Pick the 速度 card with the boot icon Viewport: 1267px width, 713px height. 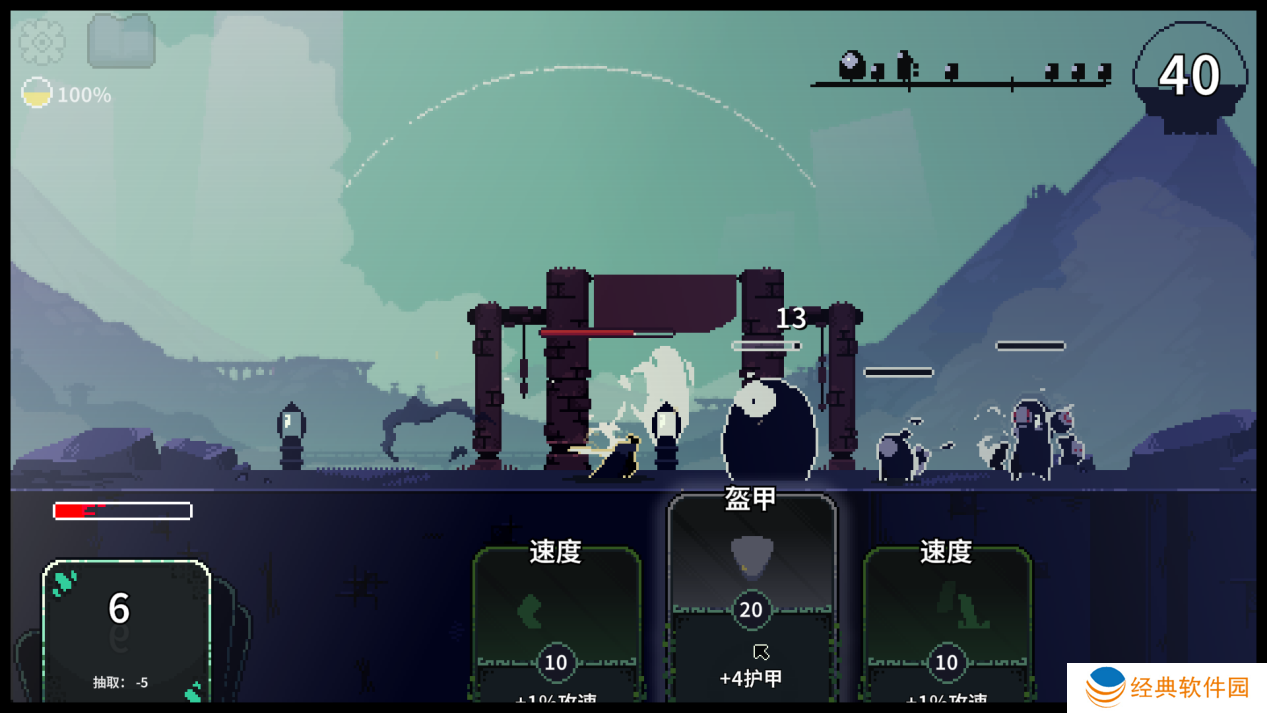pos(946,622)
